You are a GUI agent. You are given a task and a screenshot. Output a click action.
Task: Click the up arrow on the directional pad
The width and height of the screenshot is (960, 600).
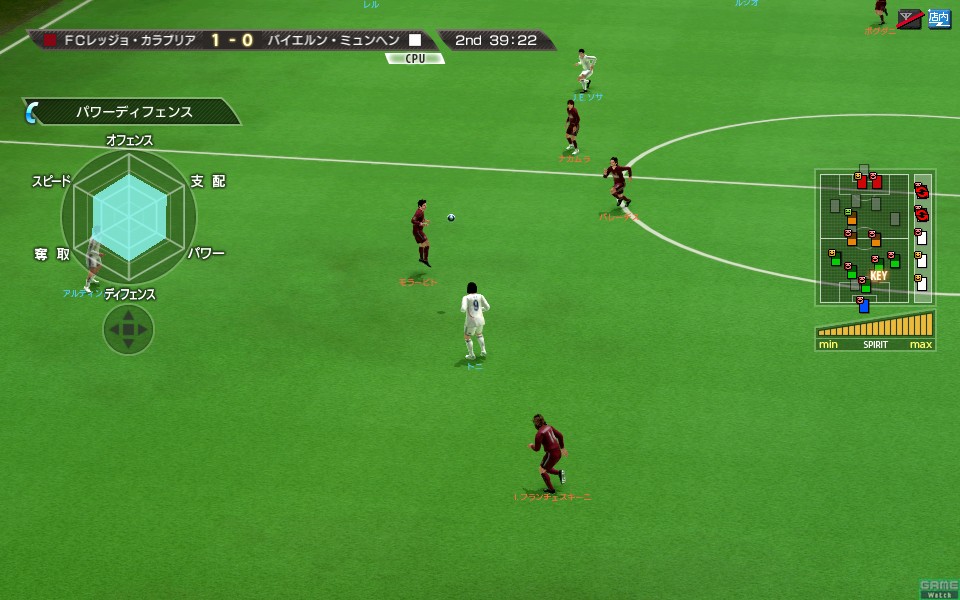coord(128,314)
